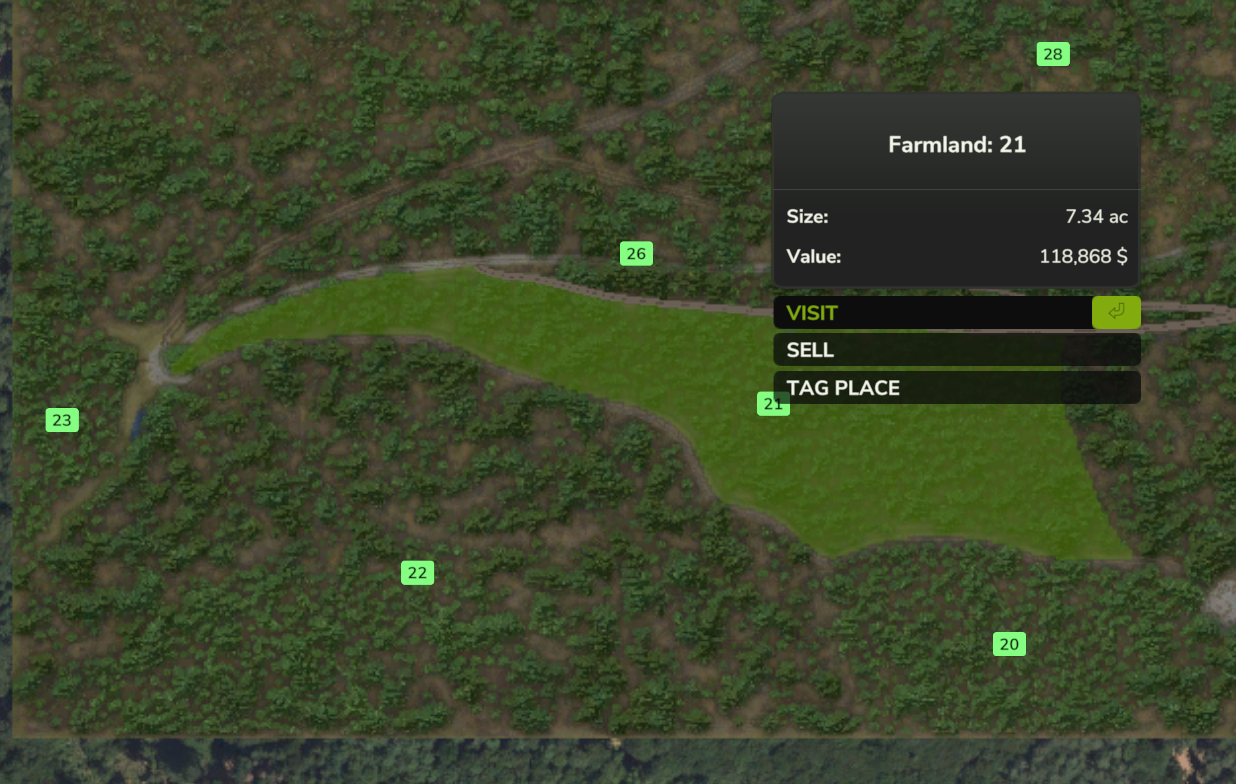
Task: Select farmland marker 21 on the map
Action: [x=770, y=405]
